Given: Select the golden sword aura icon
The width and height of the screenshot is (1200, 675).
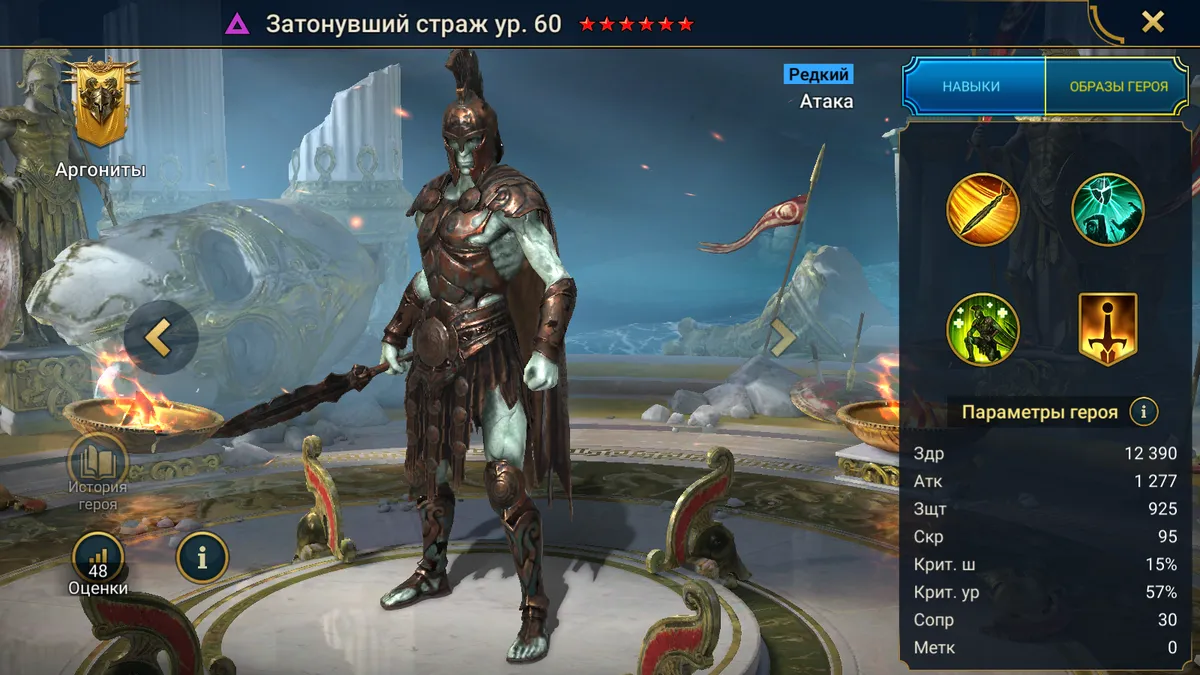Looking at the screenshot, I should pos(1108,329).
